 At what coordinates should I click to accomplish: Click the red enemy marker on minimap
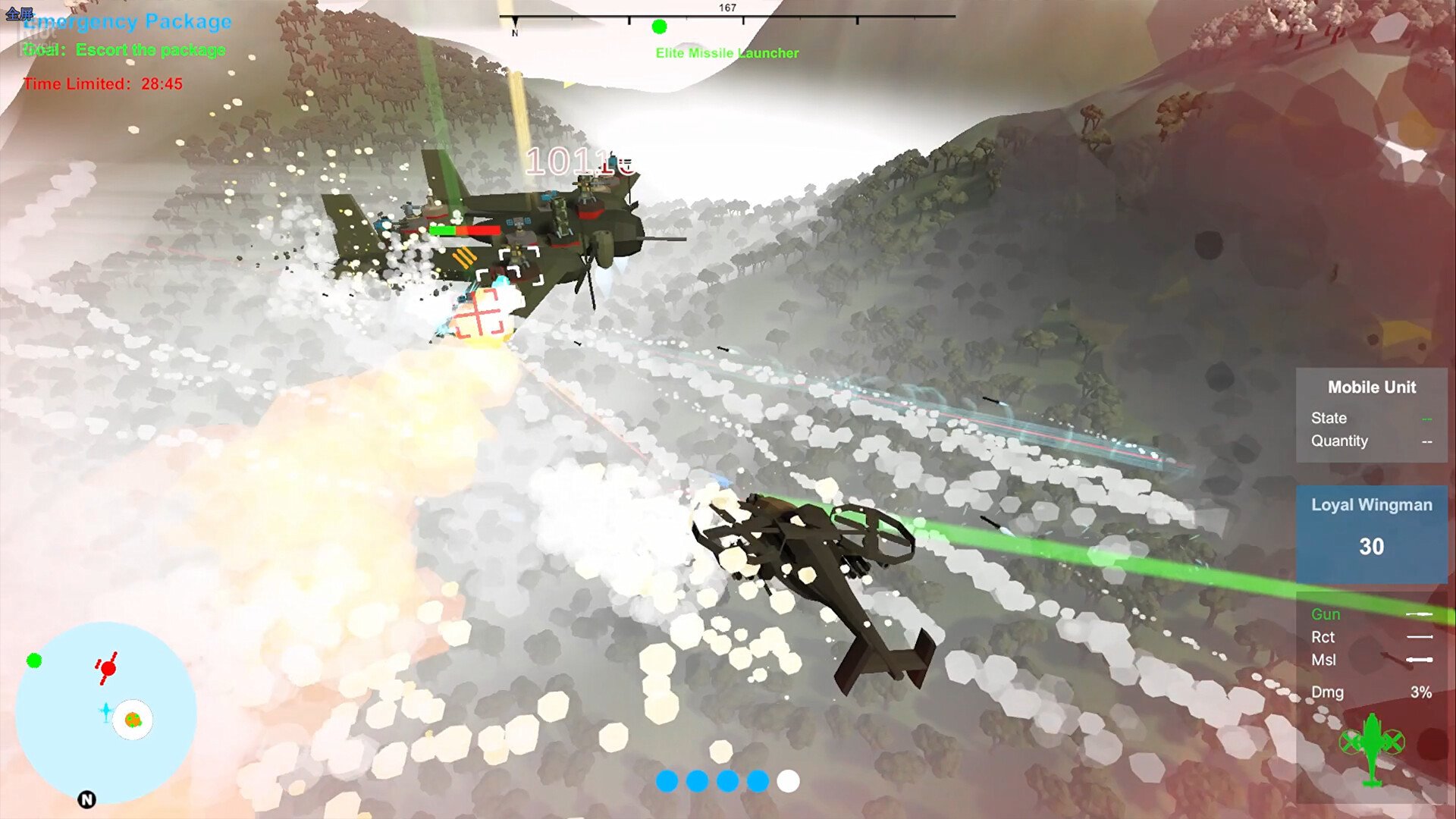(x=108, y=668)
